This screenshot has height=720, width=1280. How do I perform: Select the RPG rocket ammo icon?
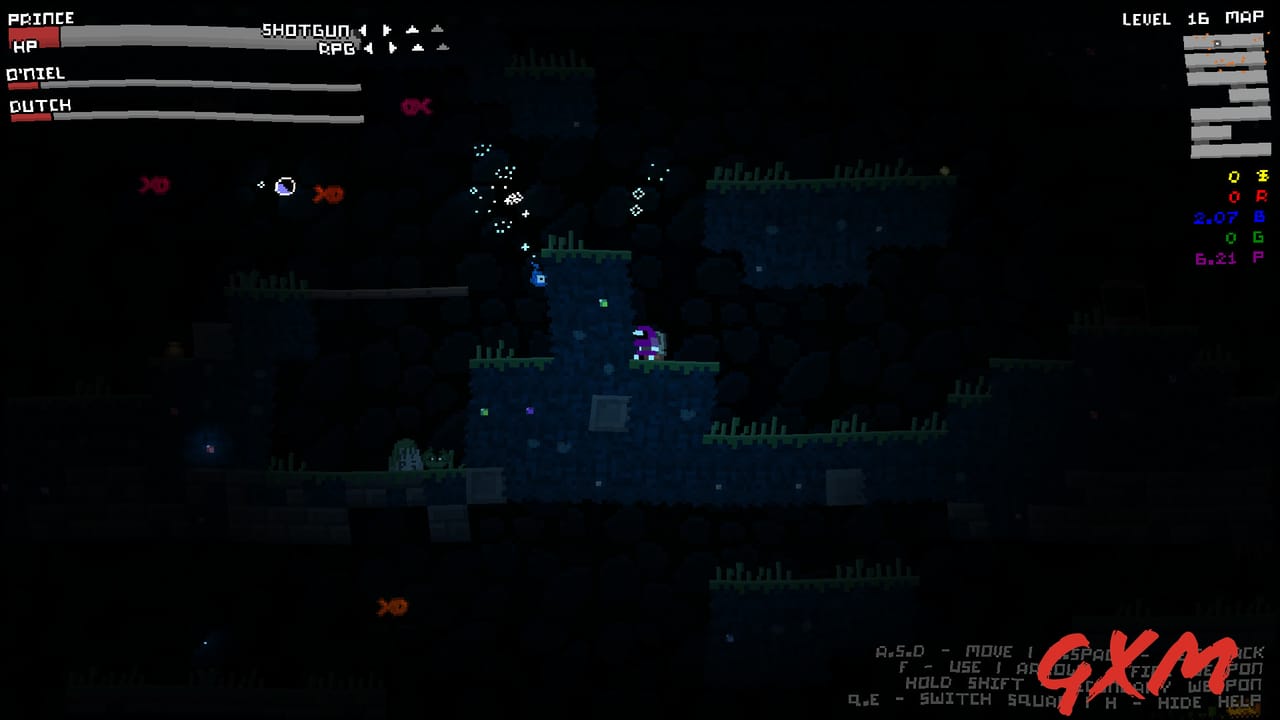point(417,48)
